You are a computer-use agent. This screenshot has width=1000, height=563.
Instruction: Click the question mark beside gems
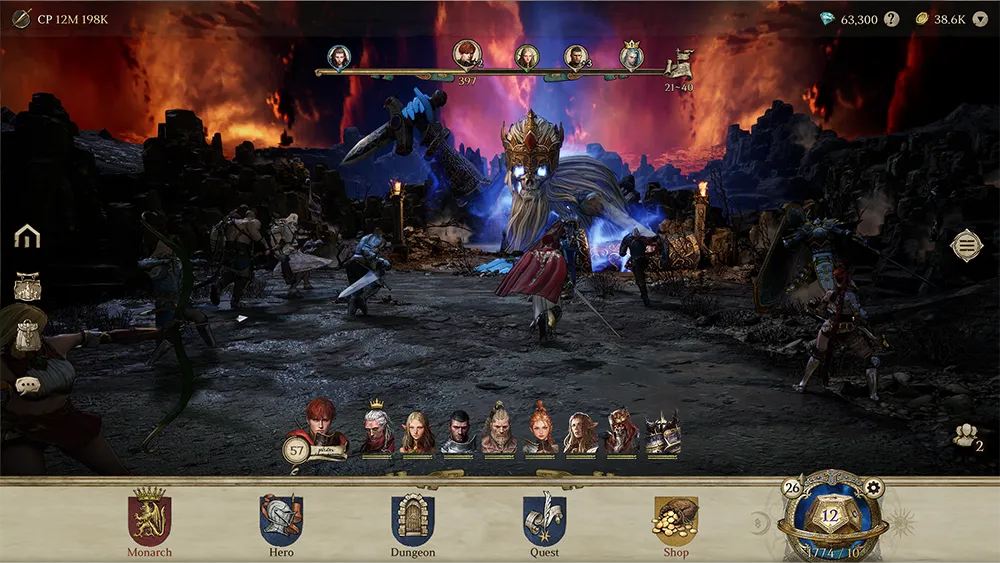[892, 19]
